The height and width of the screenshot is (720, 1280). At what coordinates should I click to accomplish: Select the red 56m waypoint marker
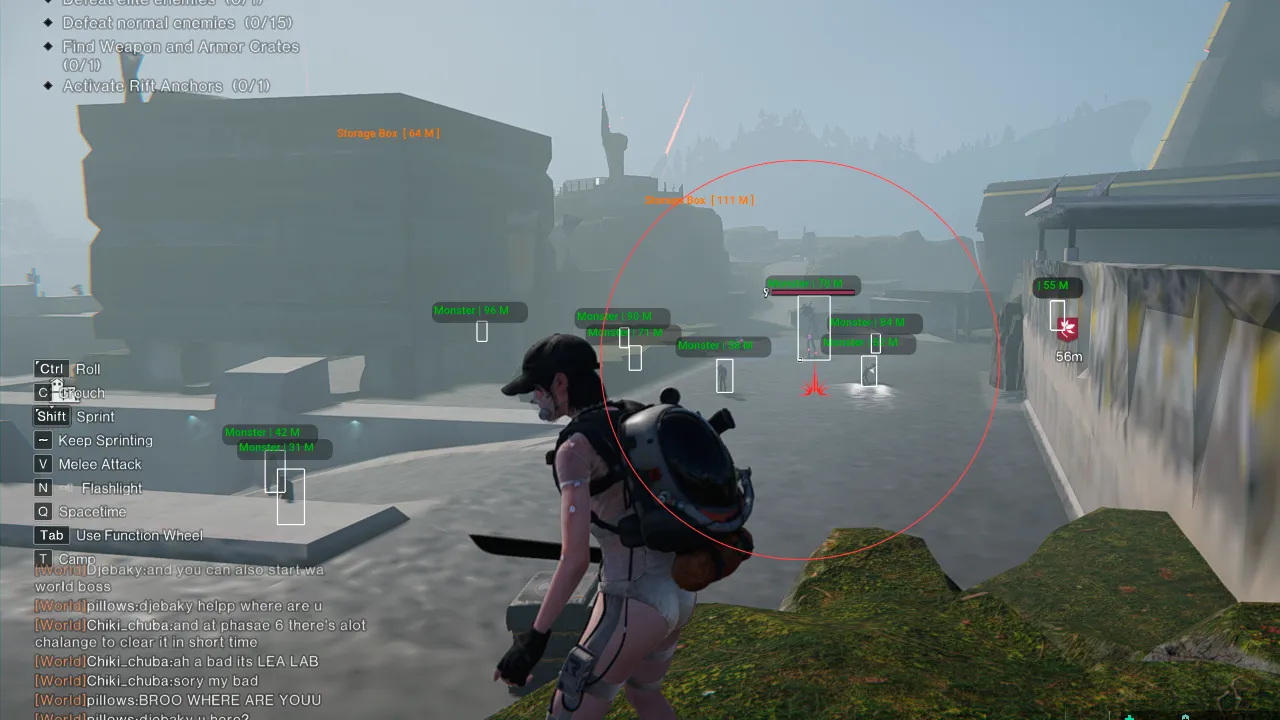point(1068,329)
